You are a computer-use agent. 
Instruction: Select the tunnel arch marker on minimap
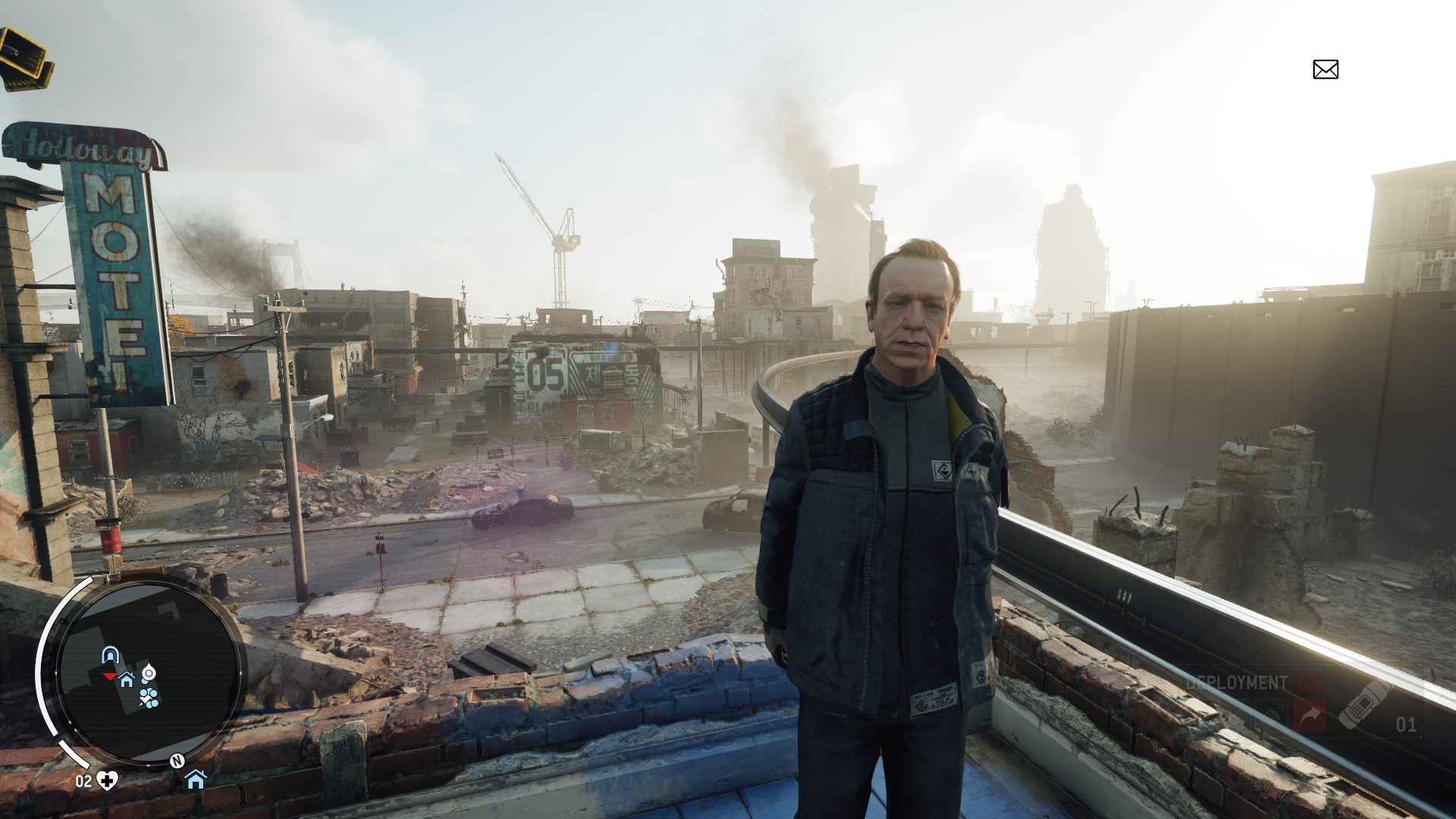(x=110, y=655)
